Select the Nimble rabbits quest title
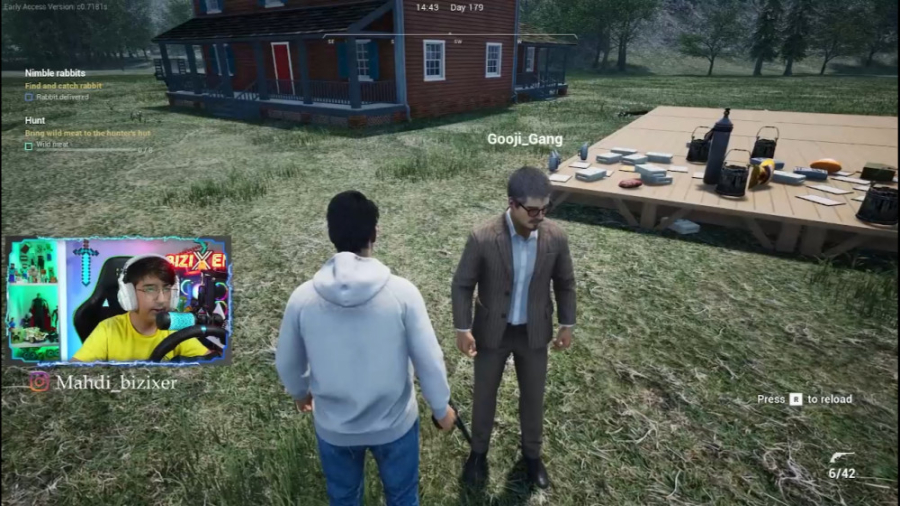 [55, 73]
